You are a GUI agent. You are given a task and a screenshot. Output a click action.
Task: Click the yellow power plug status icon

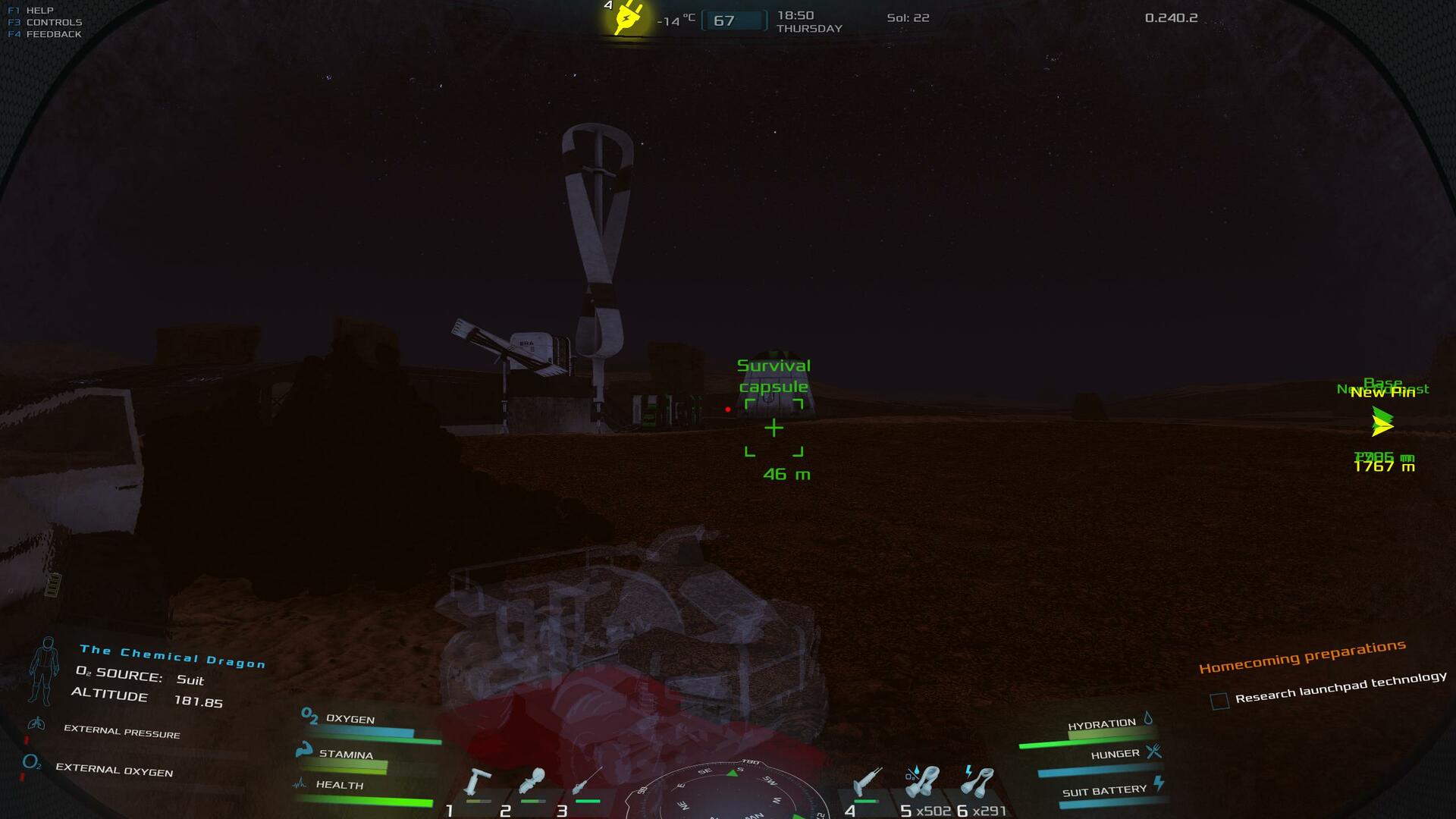click(628, 17)
